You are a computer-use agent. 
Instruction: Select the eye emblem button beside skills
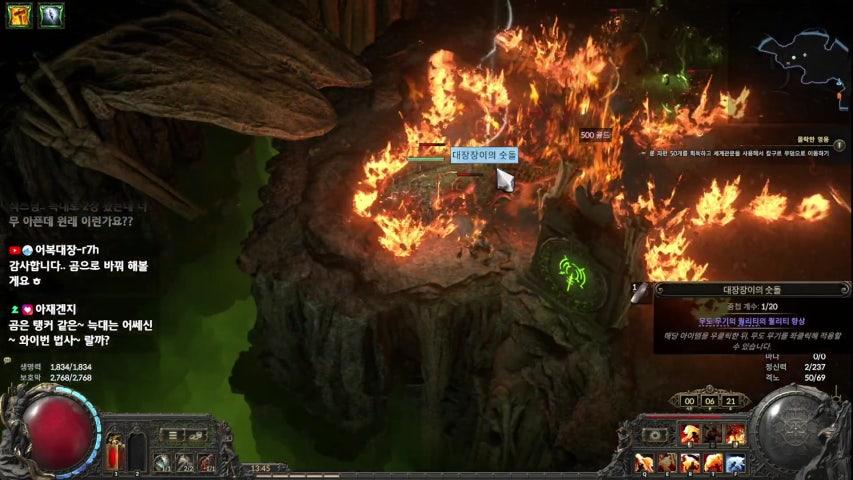coord(655,435)
